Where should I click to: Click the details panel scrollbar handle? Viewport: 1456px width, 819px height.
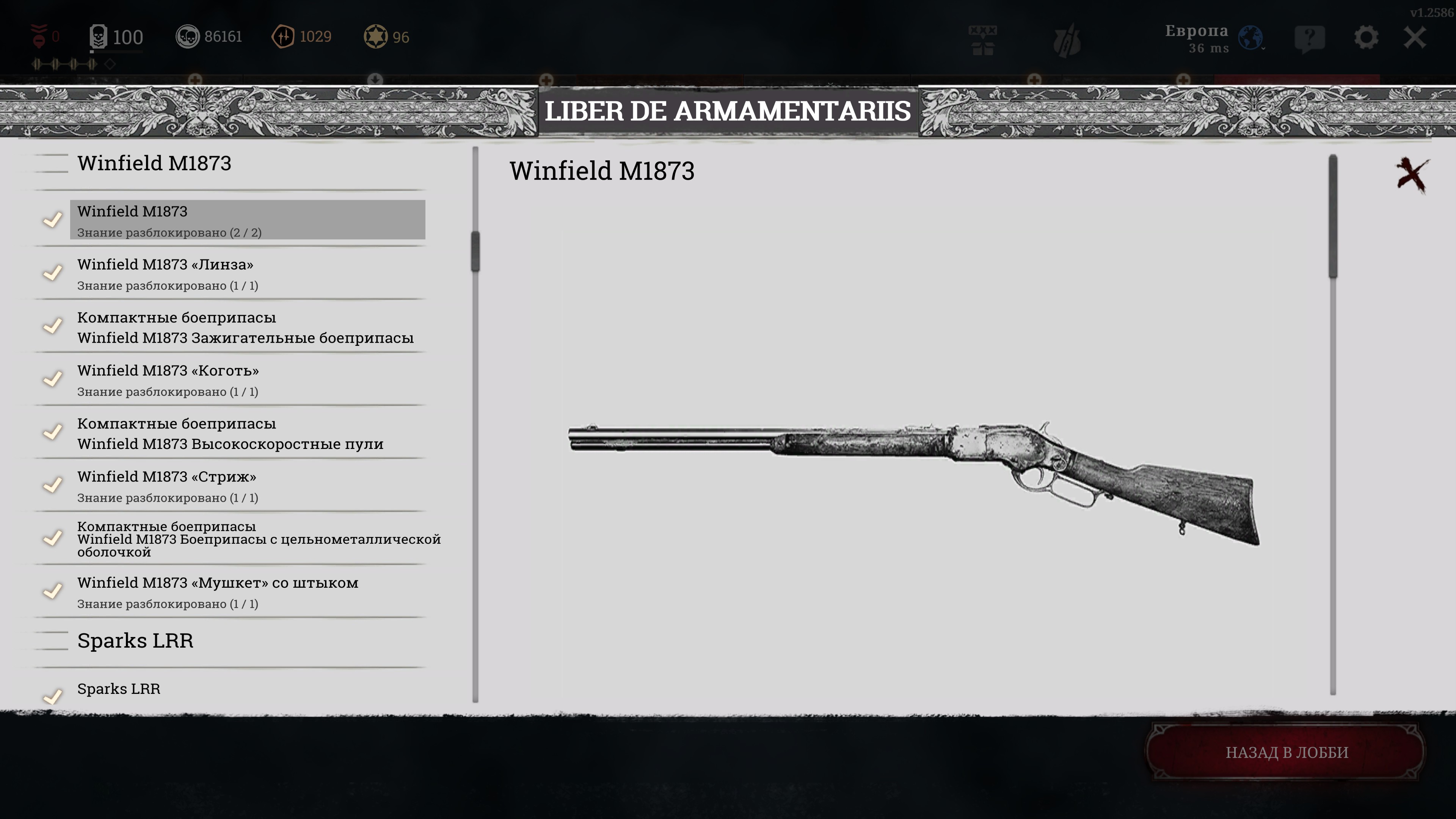[x=1333, y=217]
